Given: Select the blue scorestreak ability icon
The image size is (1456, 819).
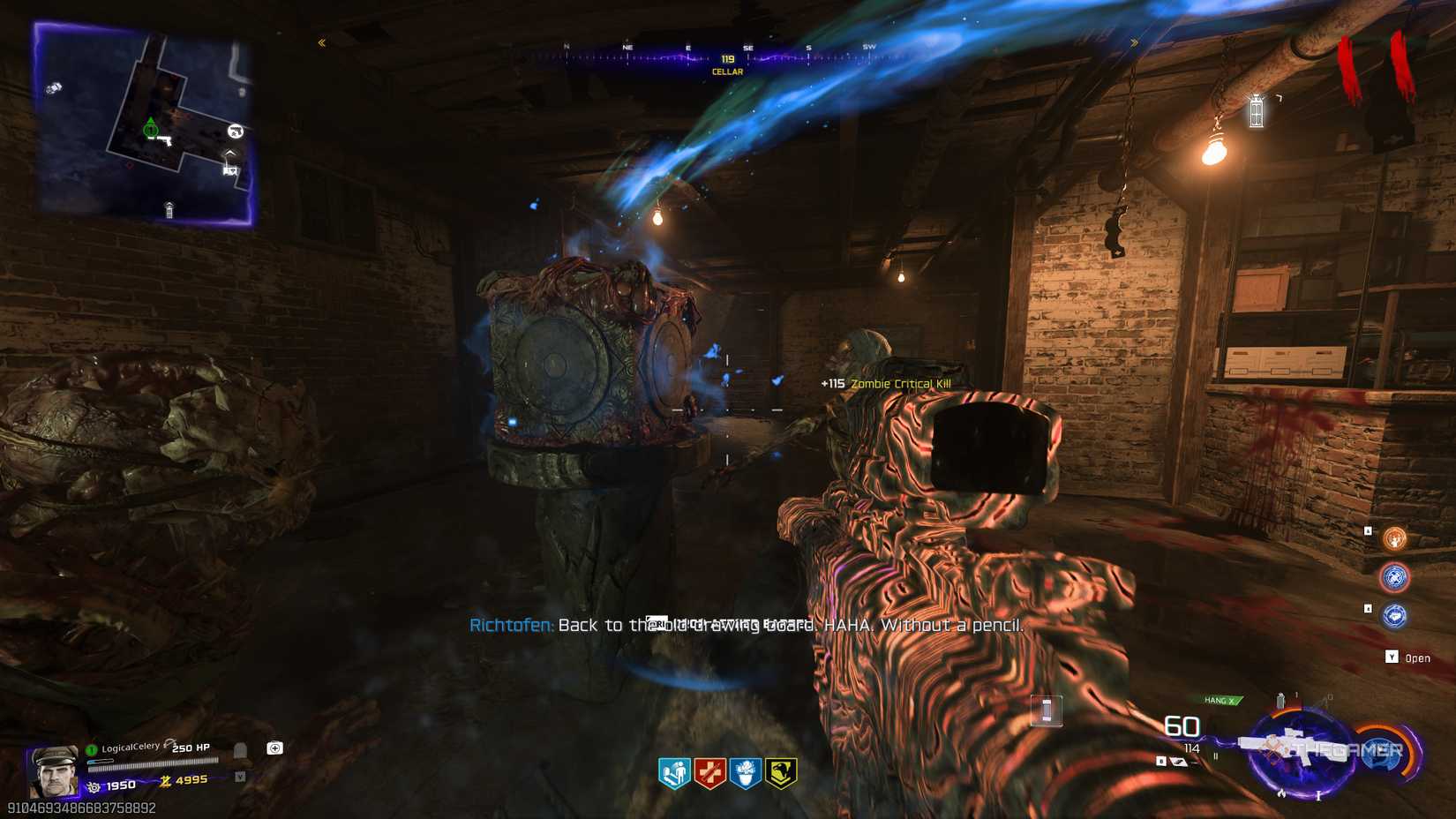Looking at the screenshot, I should click(1395, 577).
